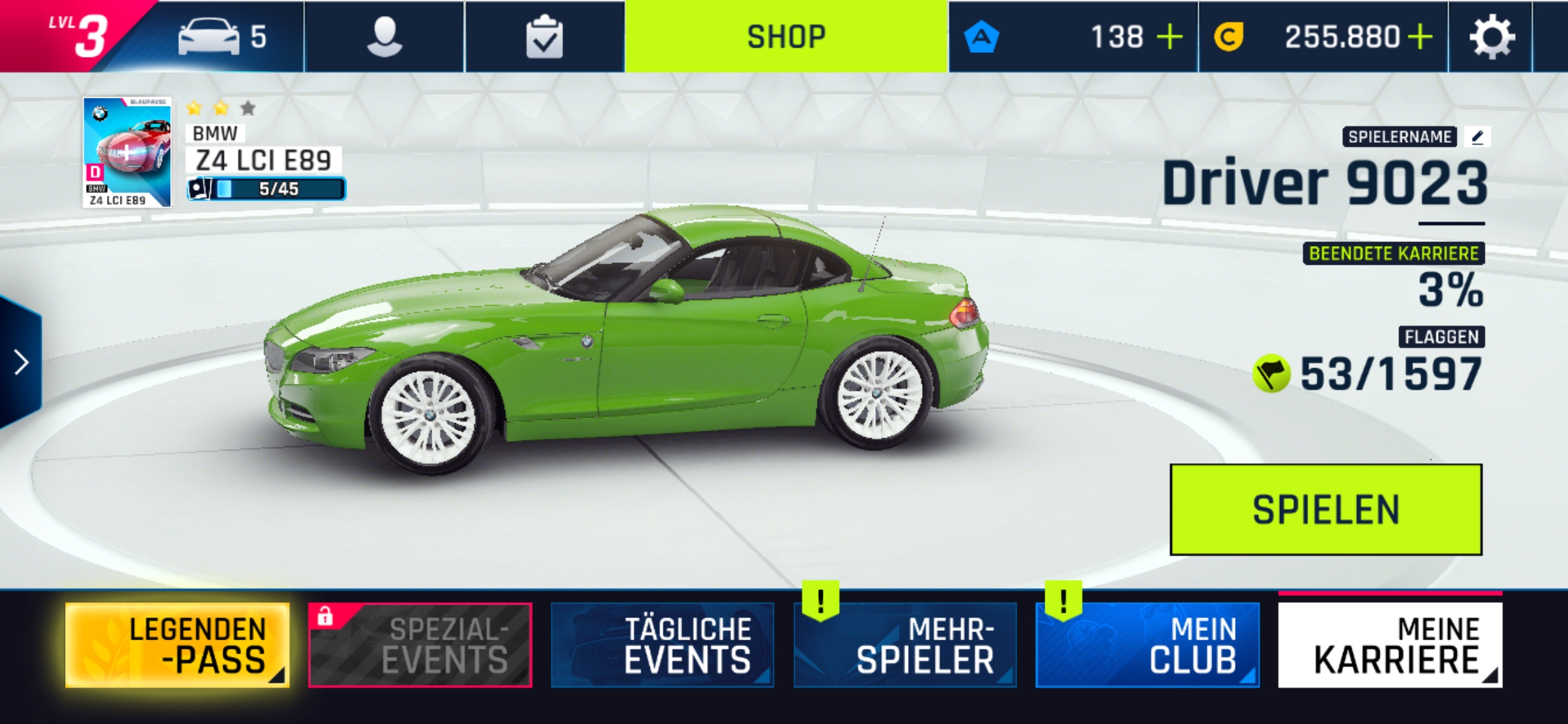Open the player profile icon
The height and width of the screenshot is (724, 1568).
pos(383,37)
